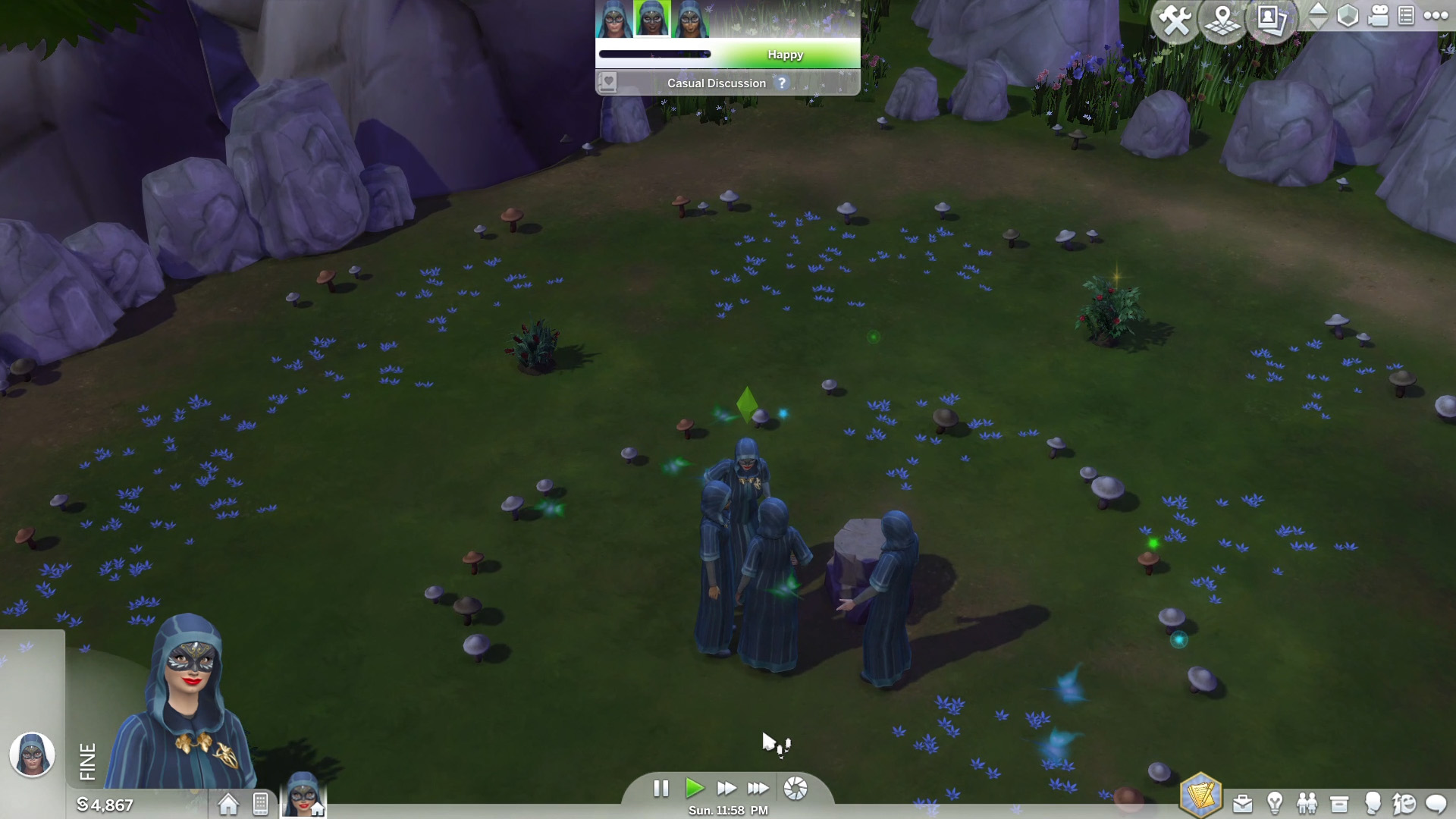Open the Relationships panel with two figures
The height and width of the screenshot is (819, 1456).
coord(1307,803)
